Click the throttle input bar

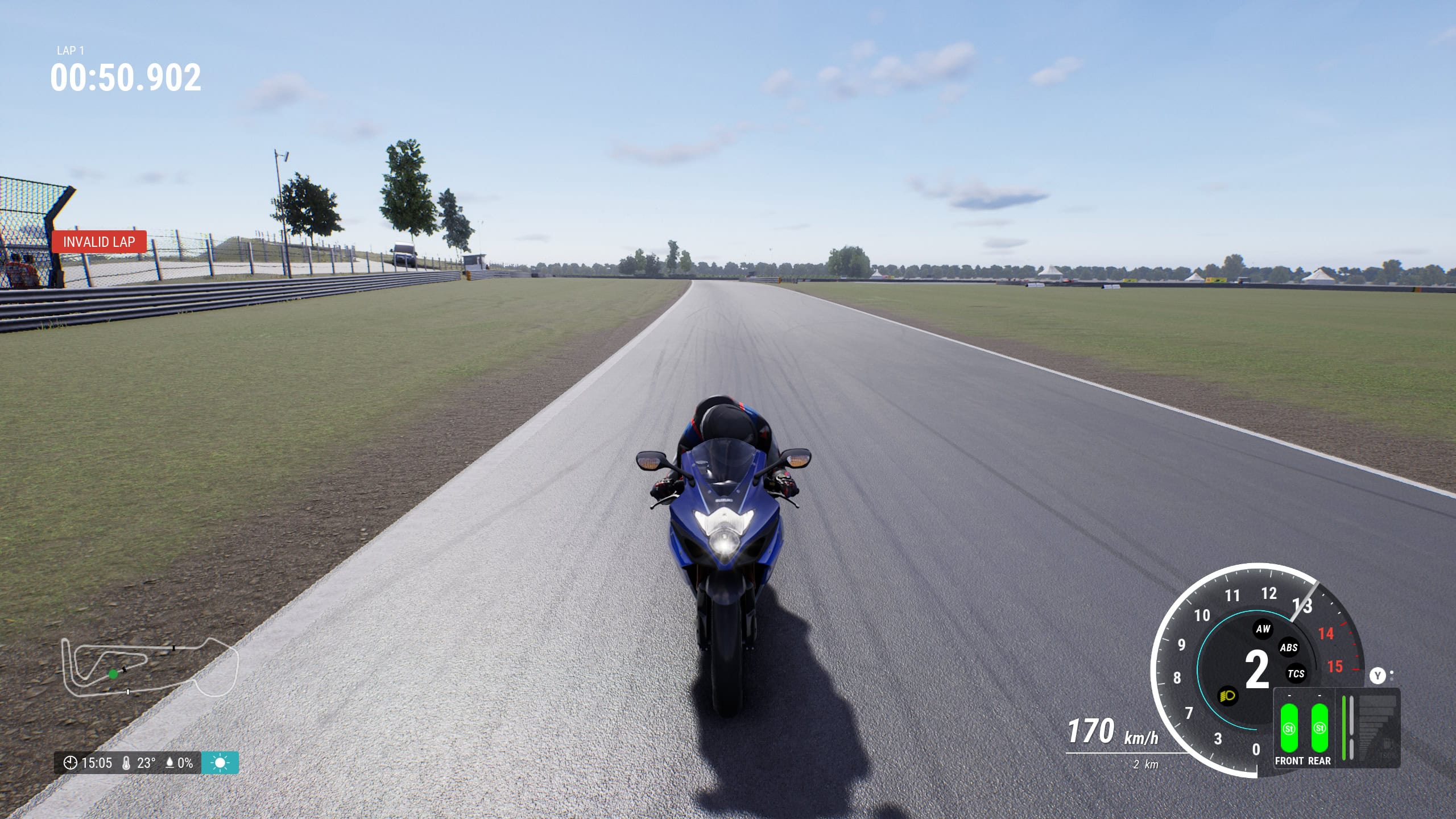coord(1345,728)
